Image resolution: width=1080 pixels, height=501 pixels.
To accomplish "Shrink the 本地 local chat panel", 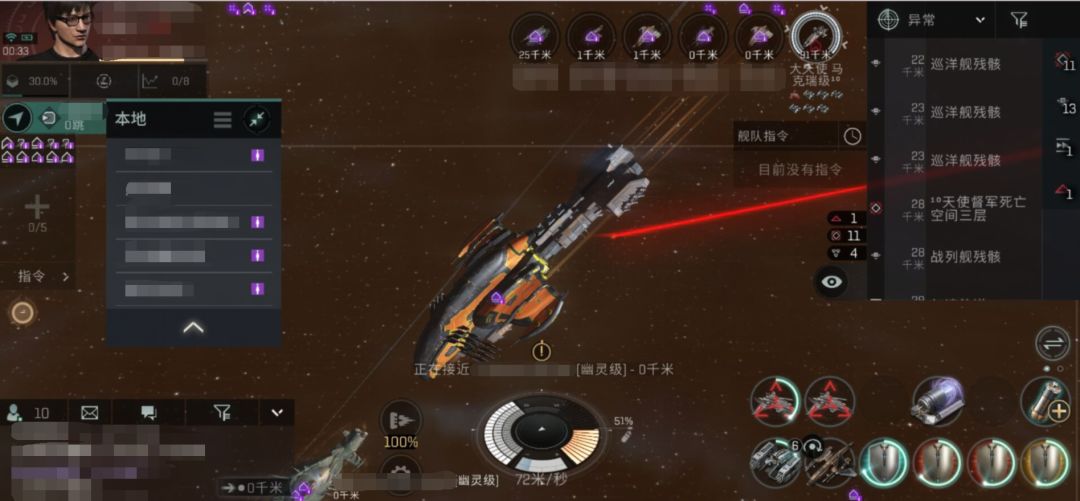I will point(257,120).
